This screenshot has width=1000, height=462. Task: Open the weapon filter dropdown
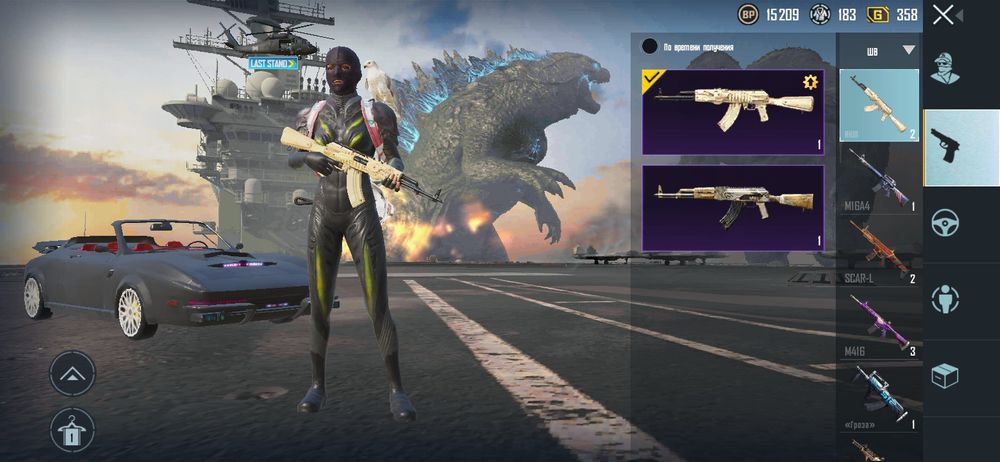tap(908, 49)
